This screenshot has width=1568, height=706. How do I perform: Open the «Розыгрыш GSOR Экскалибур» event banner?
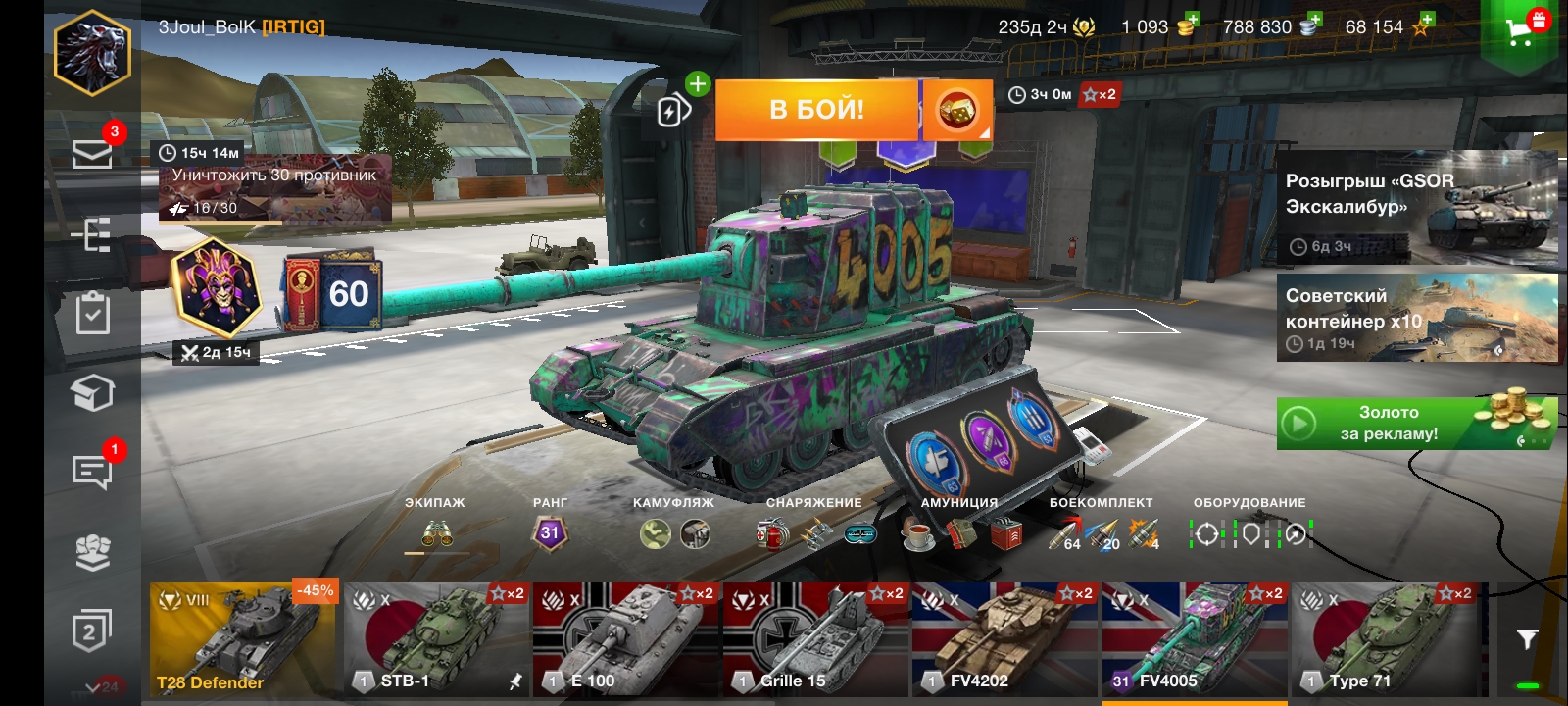pyautogui.click(x=1416, y=207)
